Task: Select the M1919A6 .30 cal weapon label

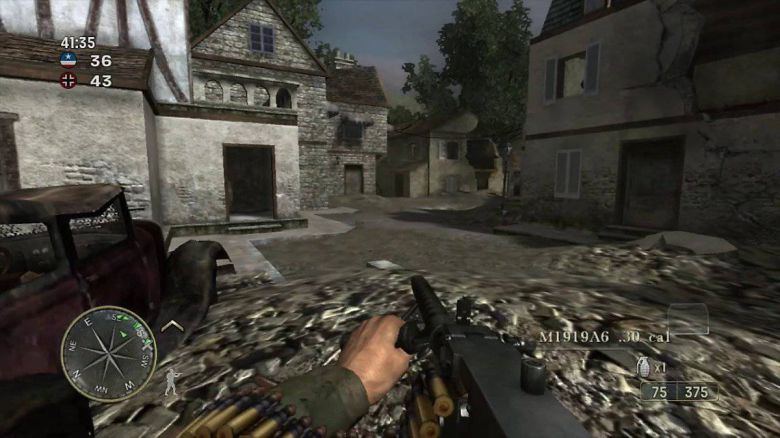Action: pyautogui.click(x=604, y=337)
